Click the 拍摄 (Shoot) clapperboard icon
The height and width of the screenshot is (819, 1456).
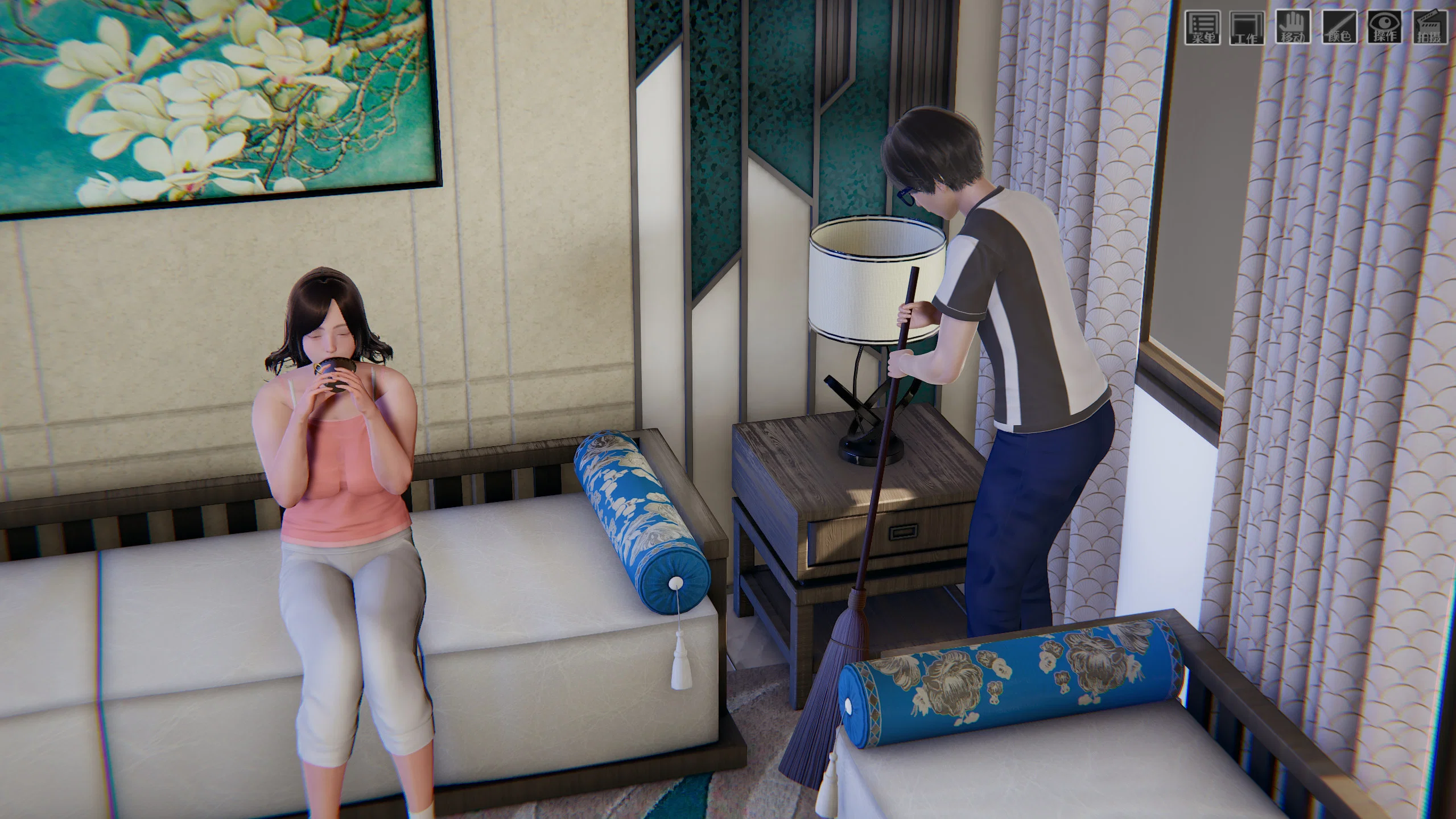[1429, 27]
